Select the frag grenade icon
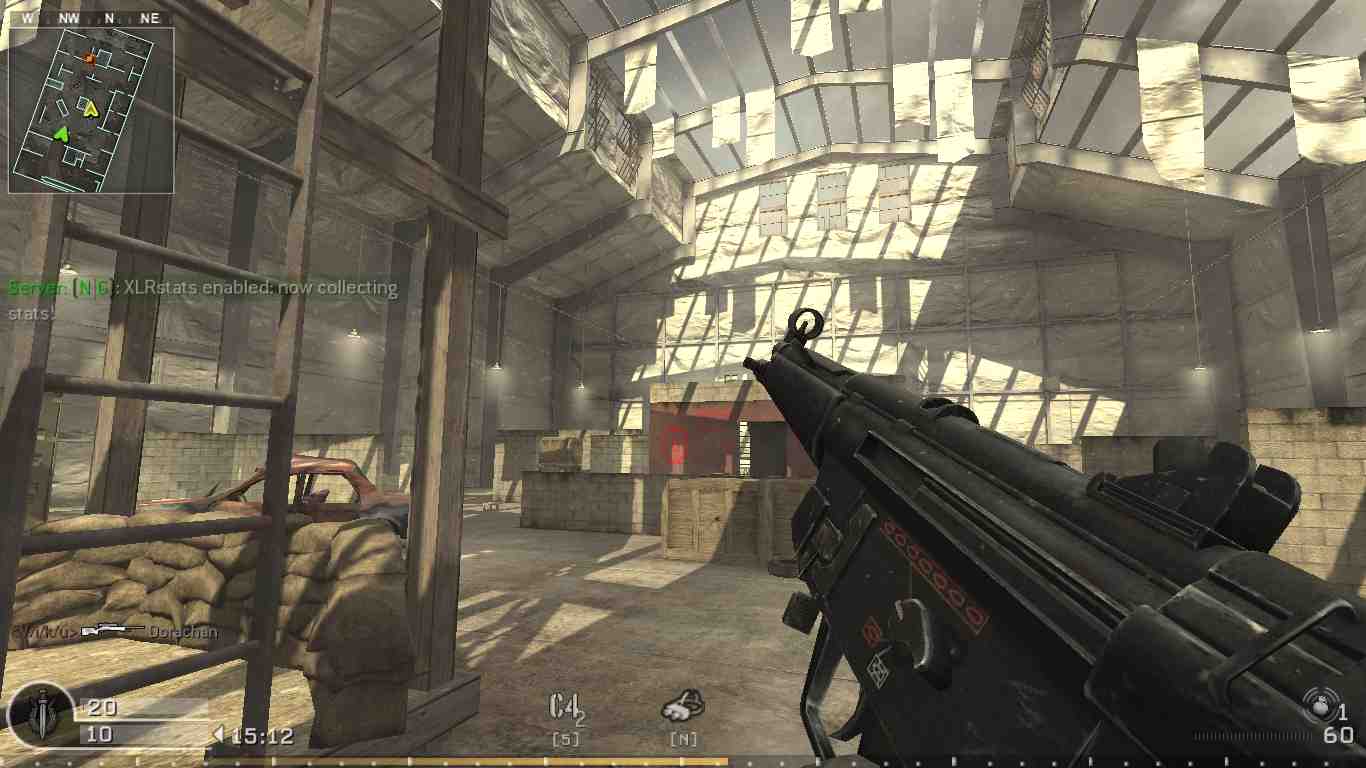 tap(1321, 707)
